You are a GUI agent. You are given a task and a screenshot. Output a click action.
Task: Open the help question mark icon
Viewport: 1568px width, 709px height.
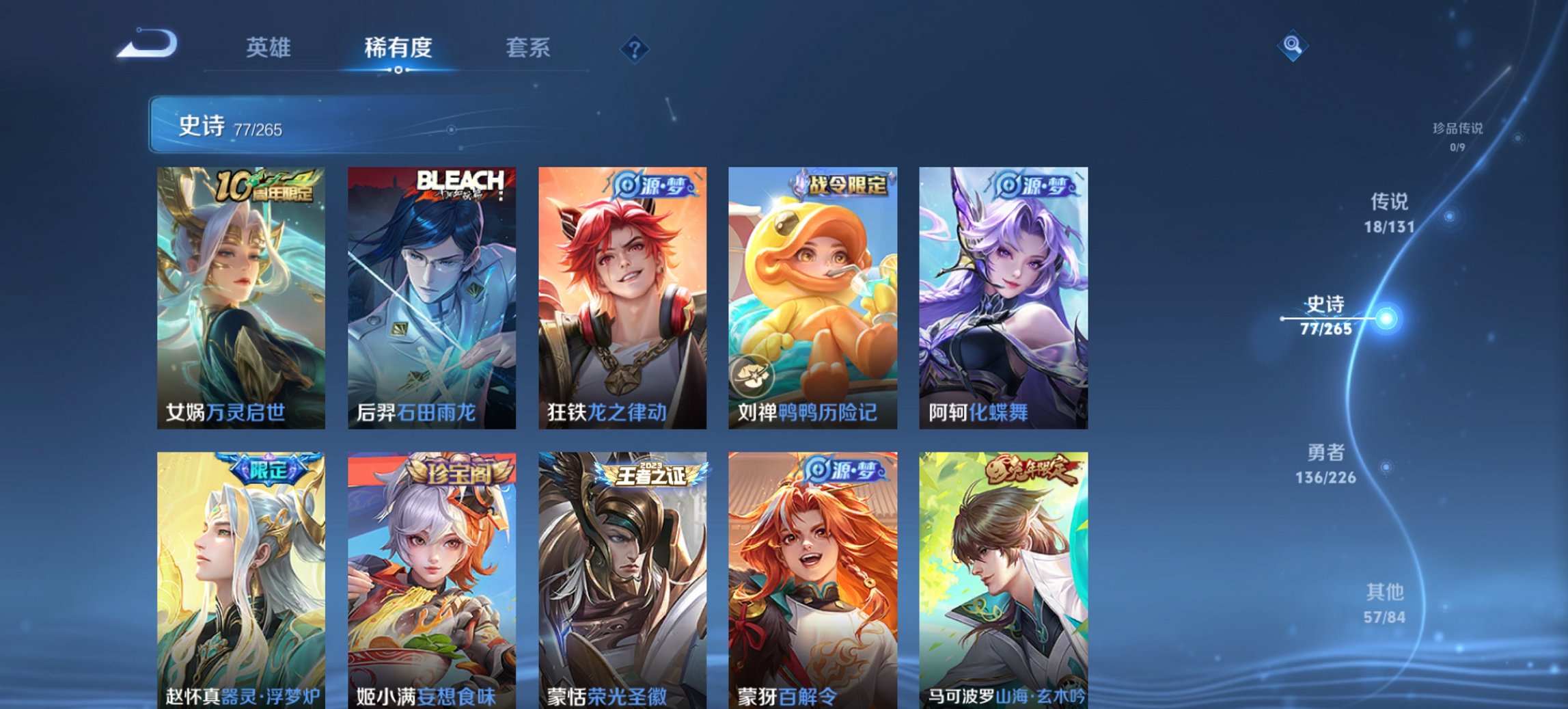[x=635, y=48]
